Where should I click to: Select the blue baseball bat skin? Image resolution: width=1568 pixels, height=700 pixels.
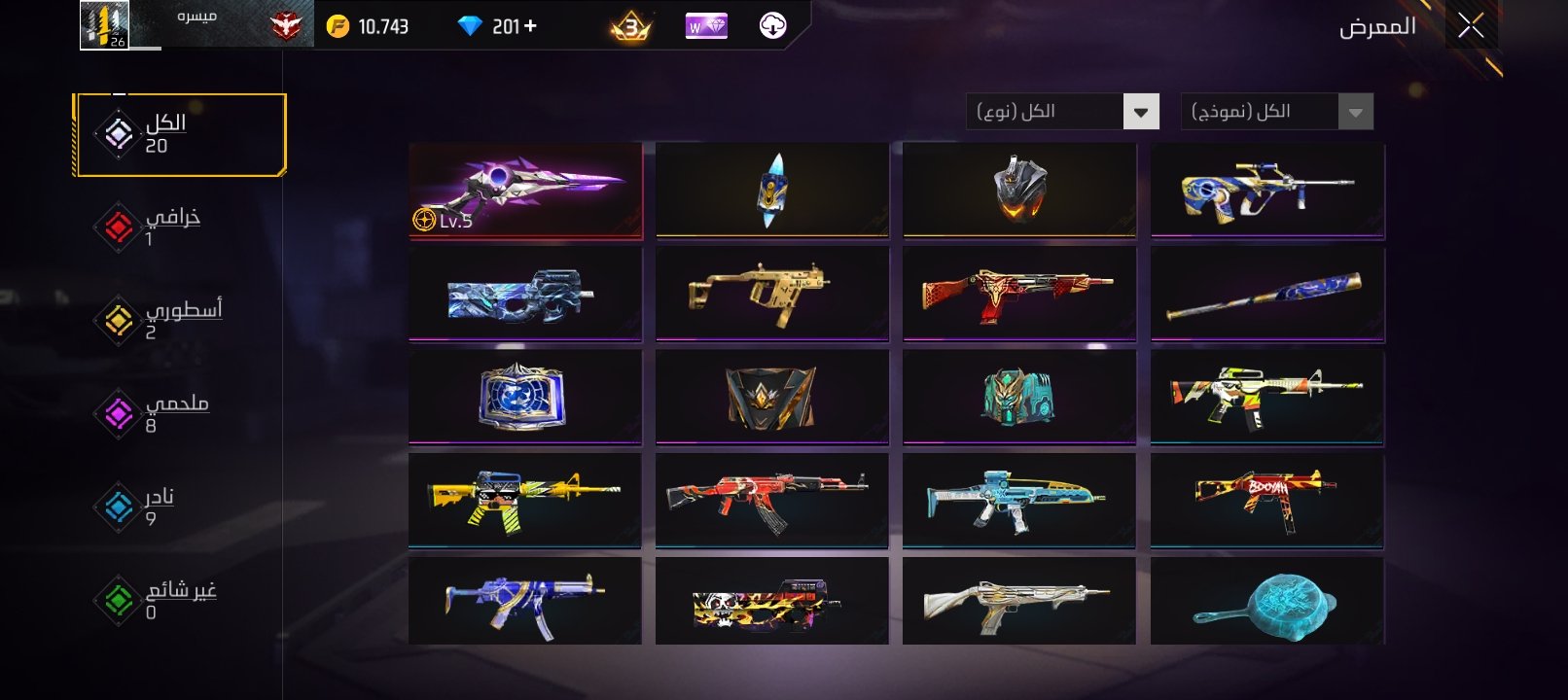[1266, 293]
